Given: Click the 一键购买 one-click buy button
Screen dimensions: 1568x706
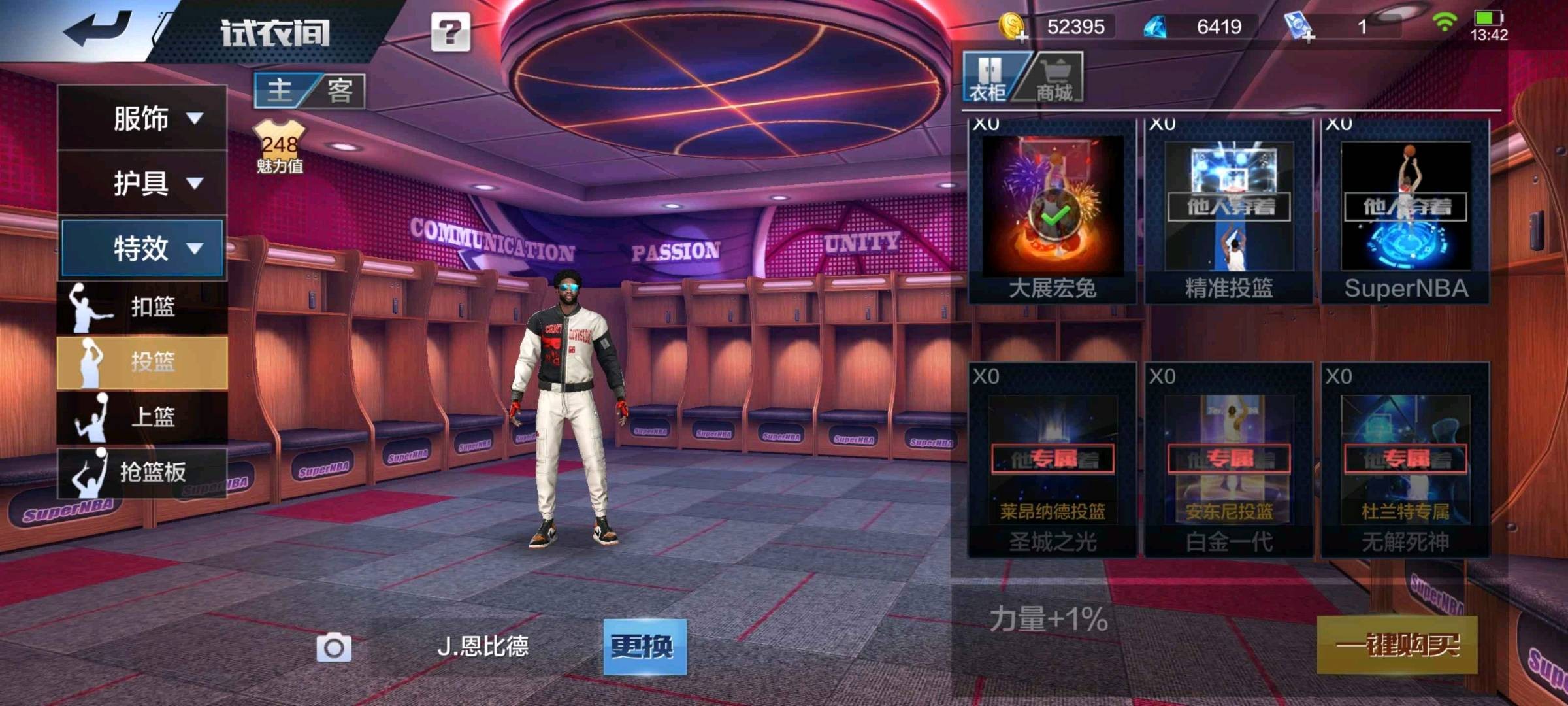Looking at the screenshot, I should (x=1397, y=645).
